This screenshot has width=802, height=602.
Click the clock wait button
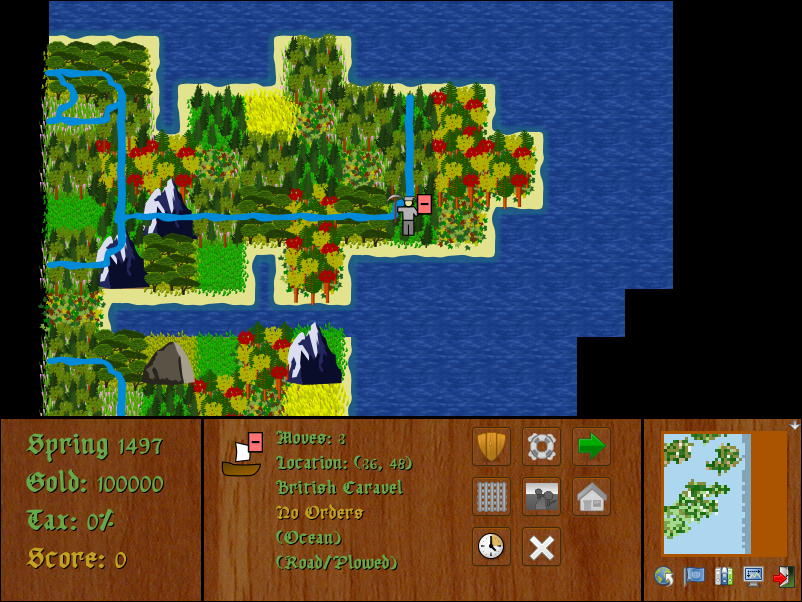(491, 546)
